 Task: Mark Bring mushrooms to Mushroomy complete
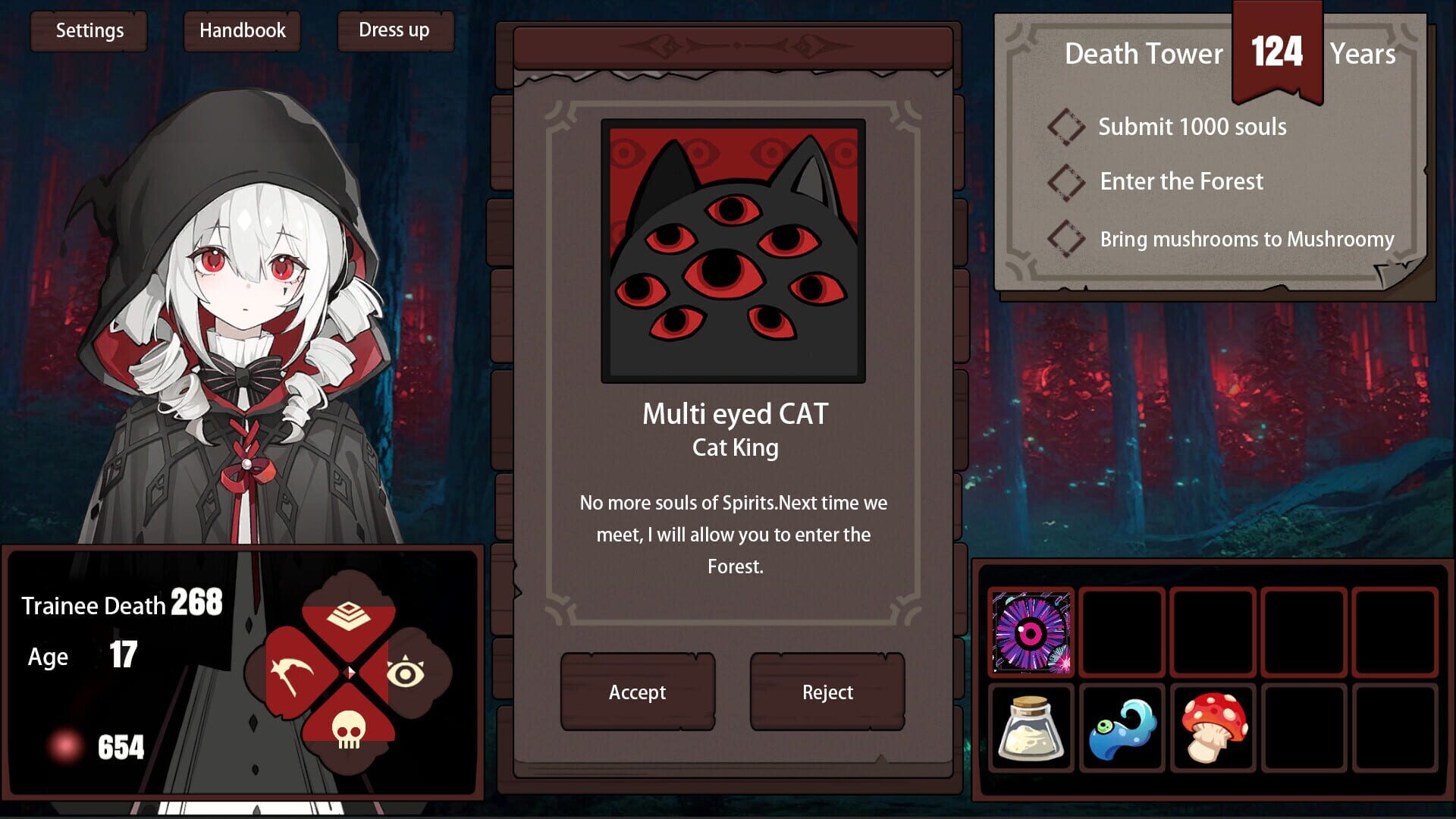(x=1065, y=239)
